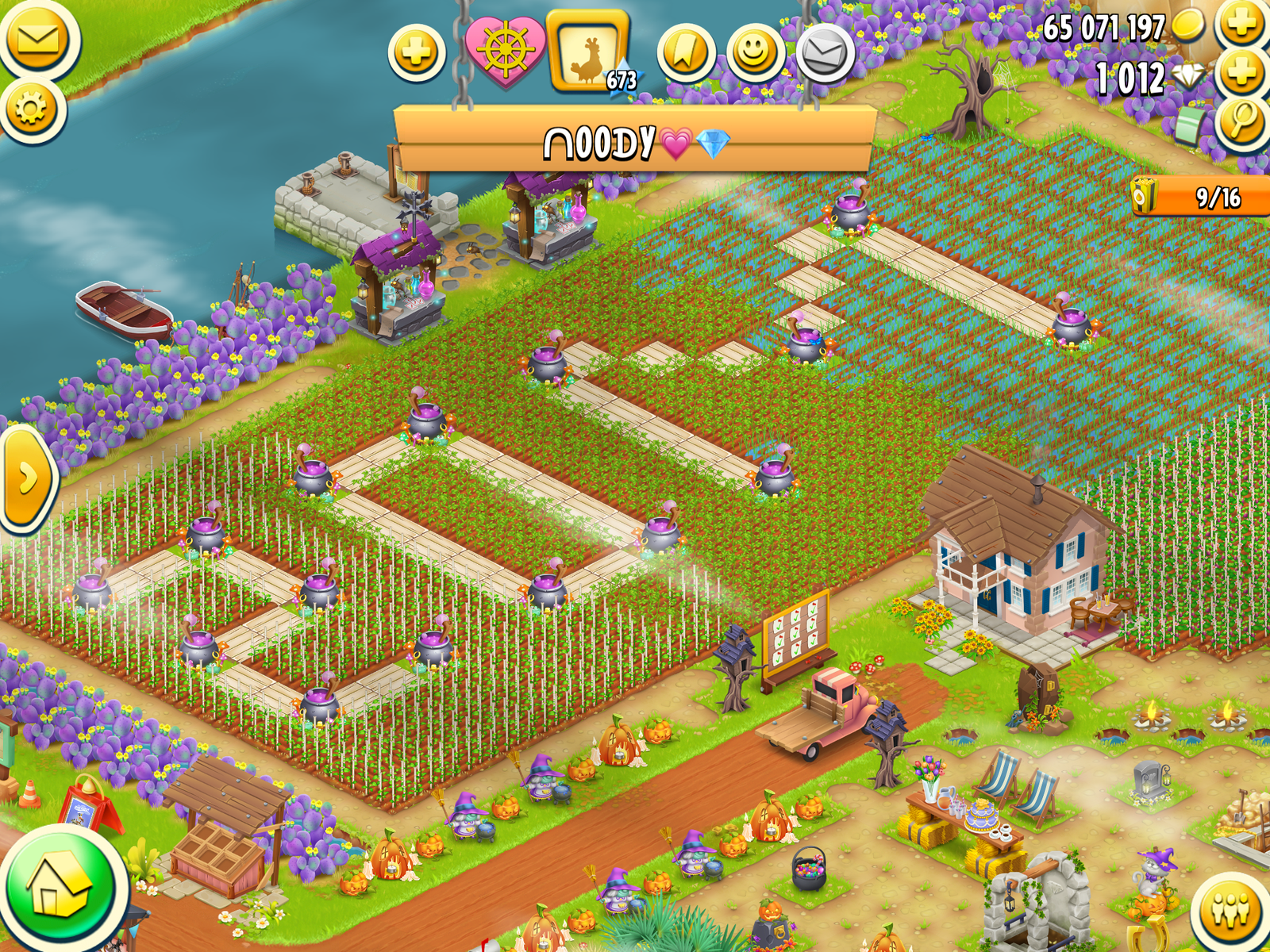The image size is (1270, 952).
Task: Add Noody as a friend with plus button
Action: [417, 53]
